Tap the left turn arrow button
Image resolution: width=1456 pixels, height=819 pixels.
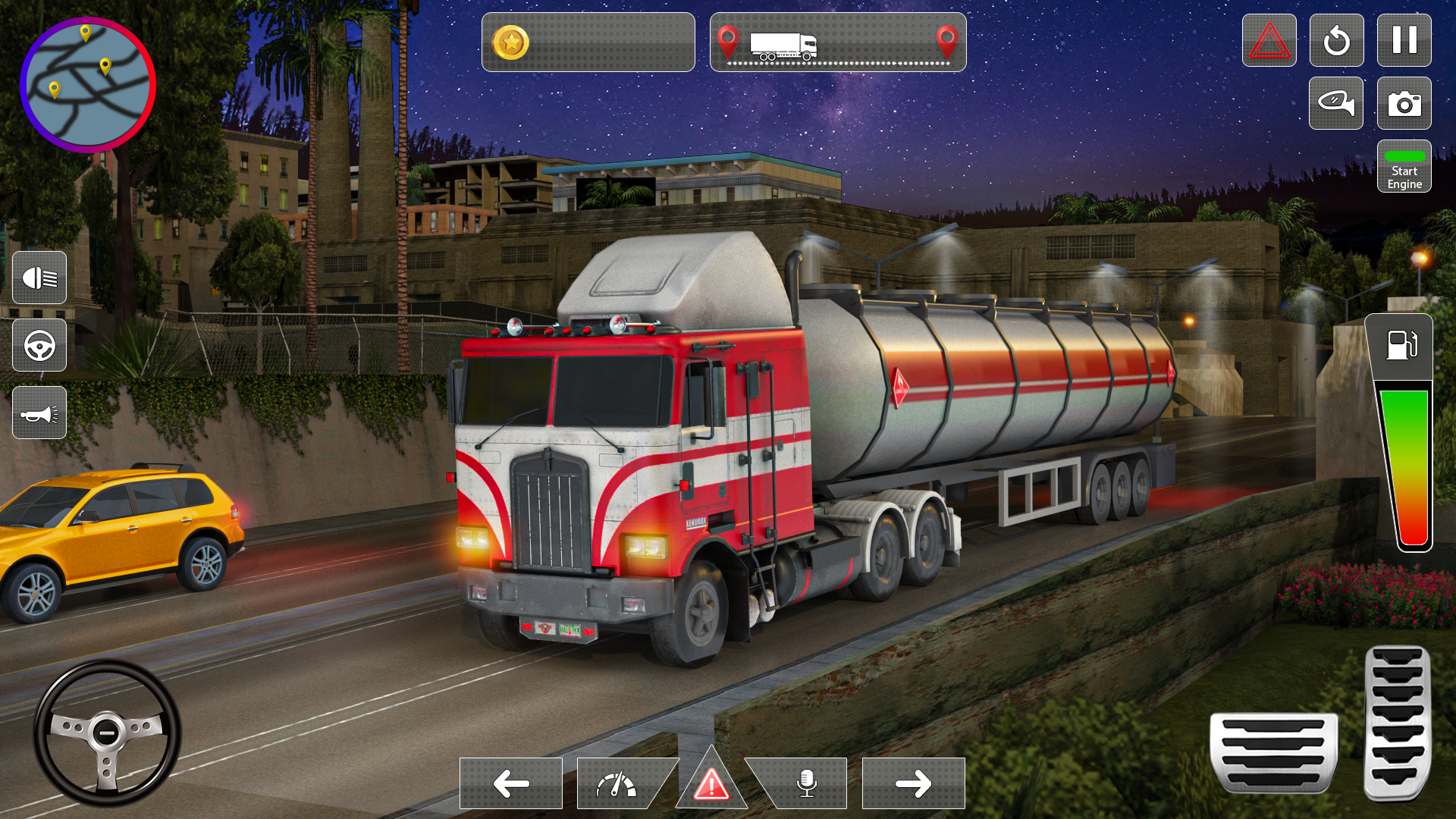tap(510, 783)
